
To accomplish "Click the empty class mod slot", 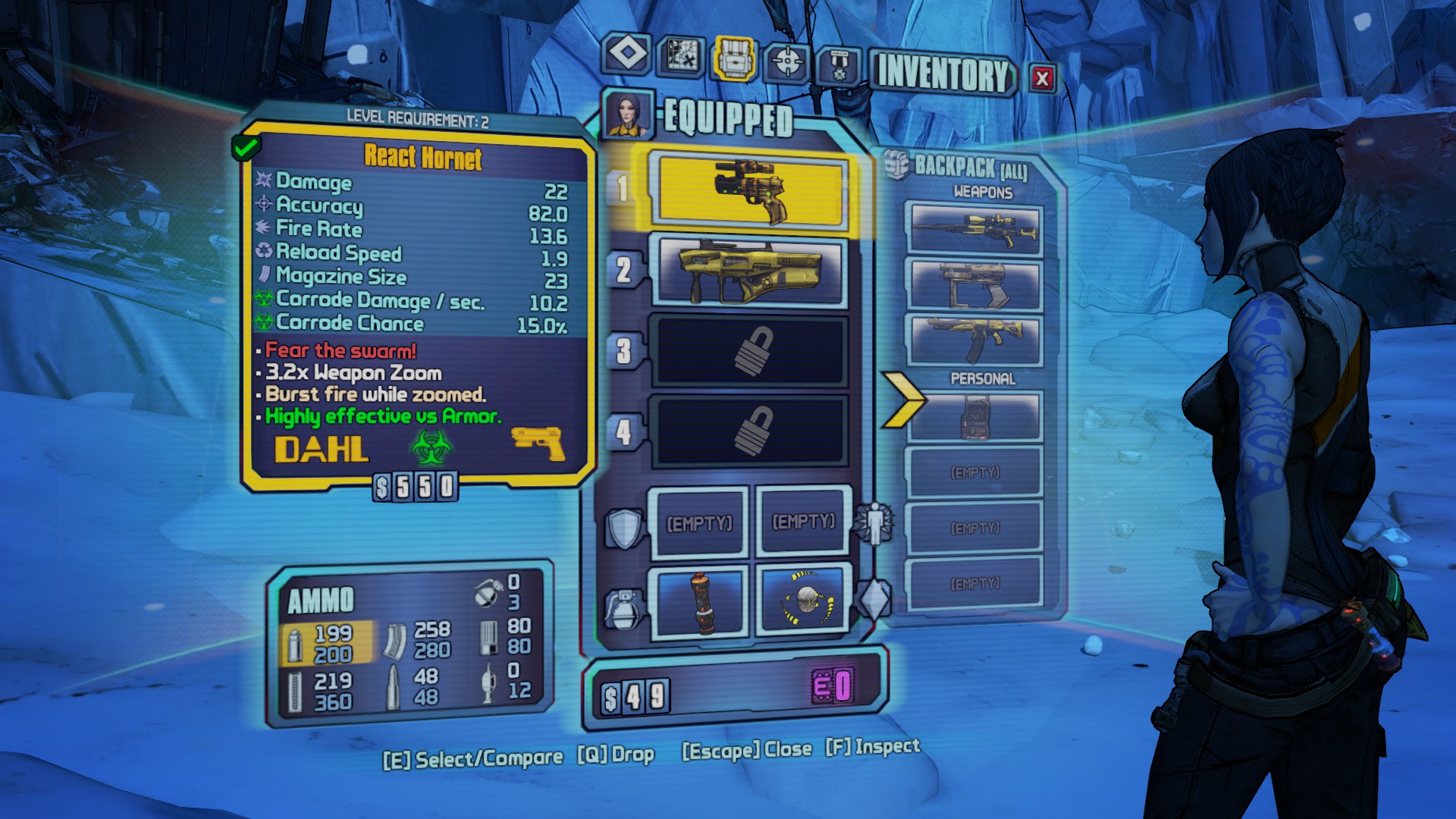I will coord(804,522).
